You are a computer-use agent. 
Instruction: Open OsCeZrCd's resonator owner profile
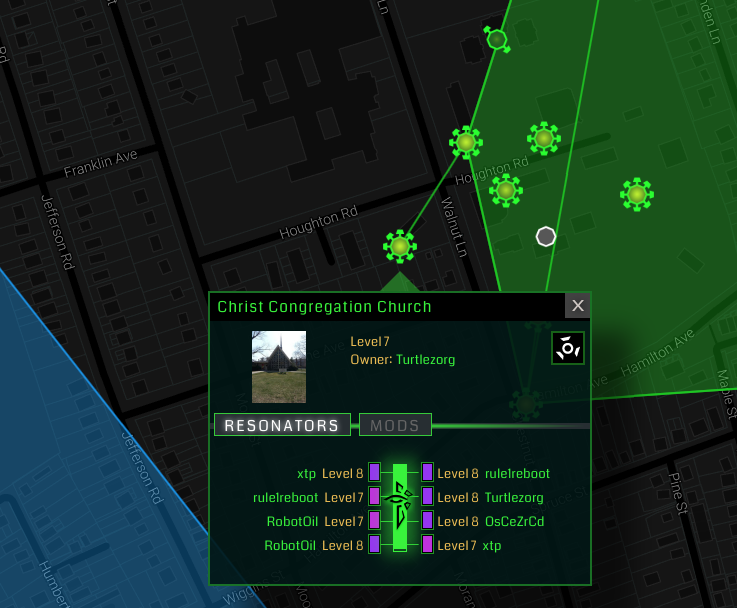click(x=514, y=521)
